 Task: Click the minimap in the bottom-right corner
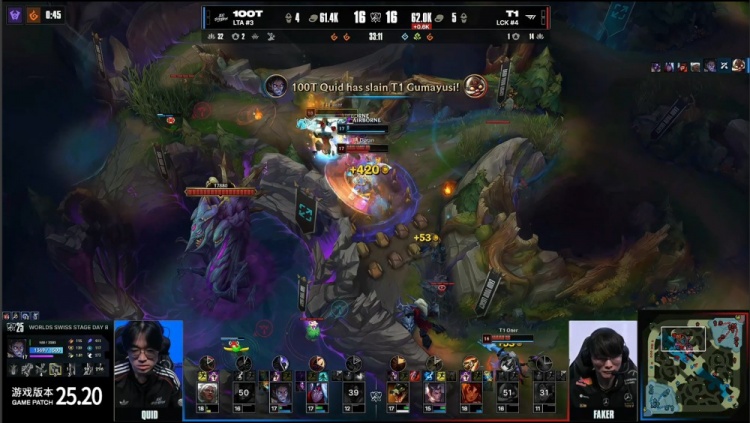694,366
